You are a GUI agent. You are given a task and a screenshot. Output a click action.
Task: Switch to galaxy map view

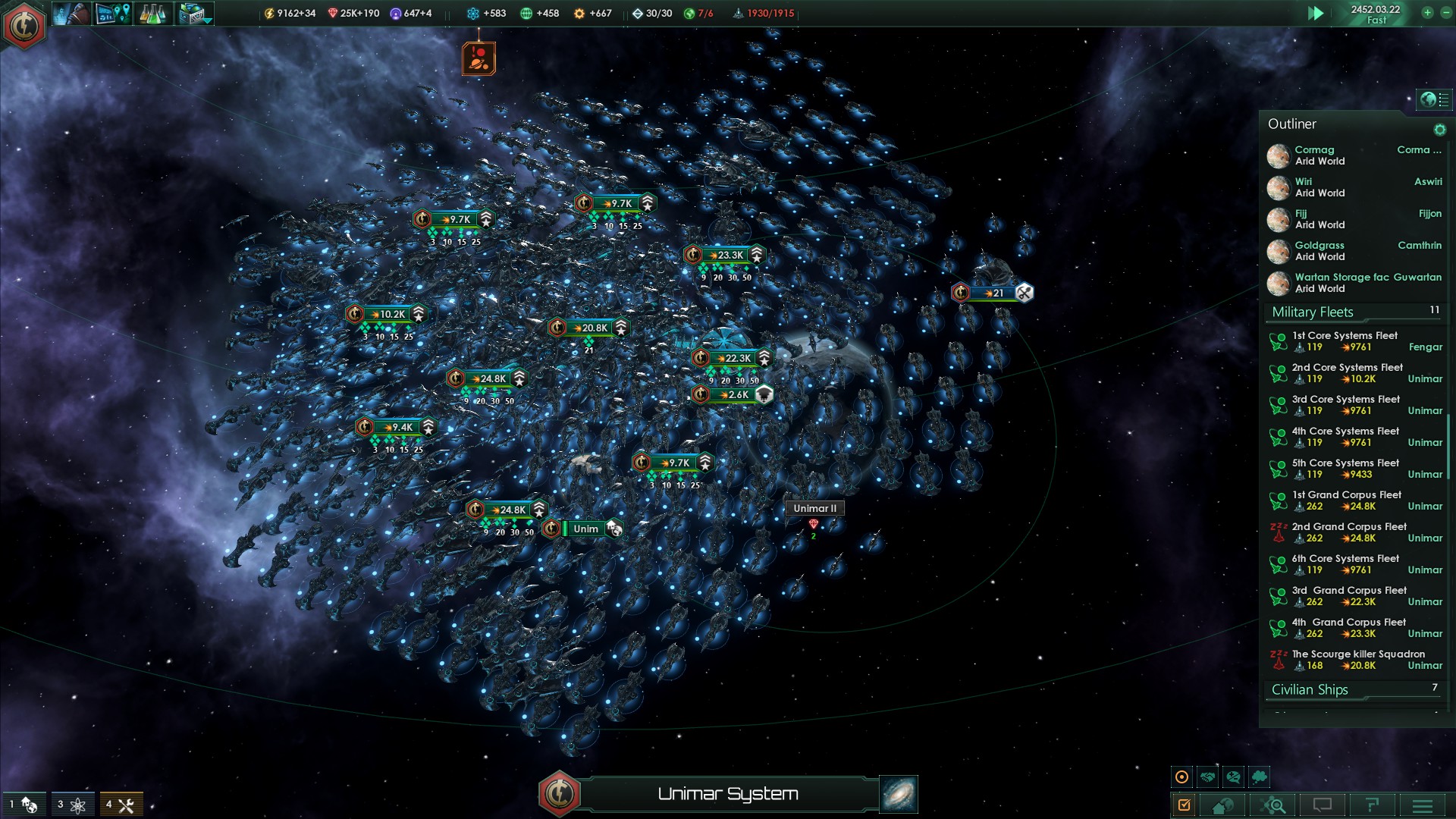[x=899, y=794]
